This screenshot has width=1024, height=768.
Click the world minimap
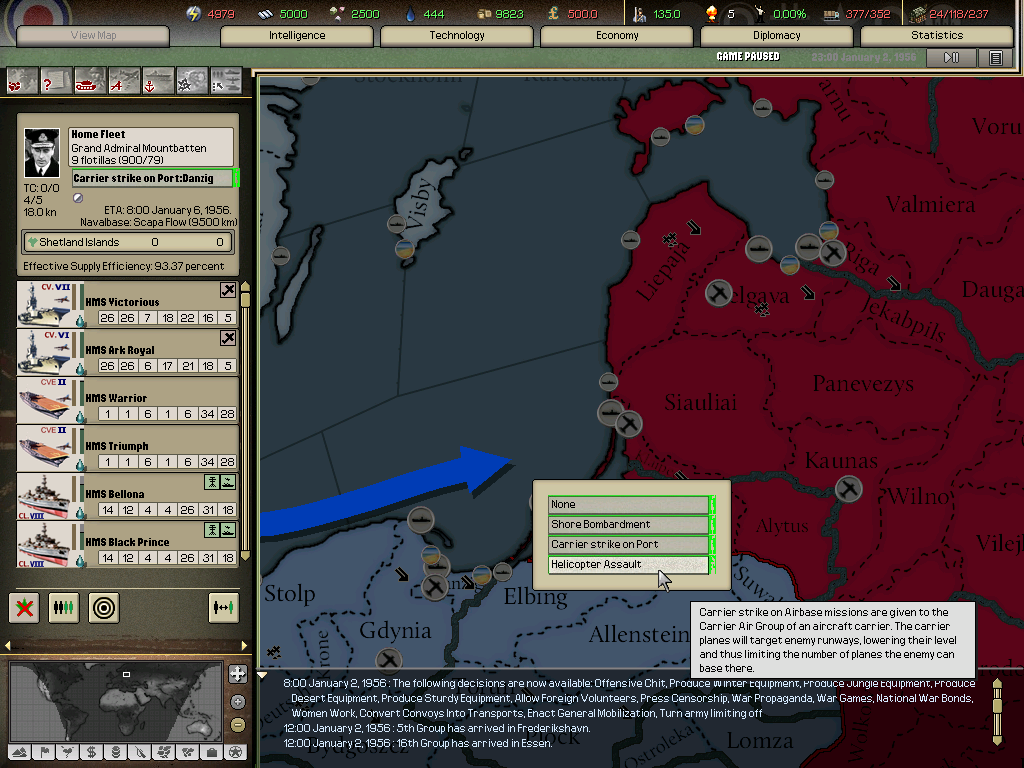click(x=115, y=702)
